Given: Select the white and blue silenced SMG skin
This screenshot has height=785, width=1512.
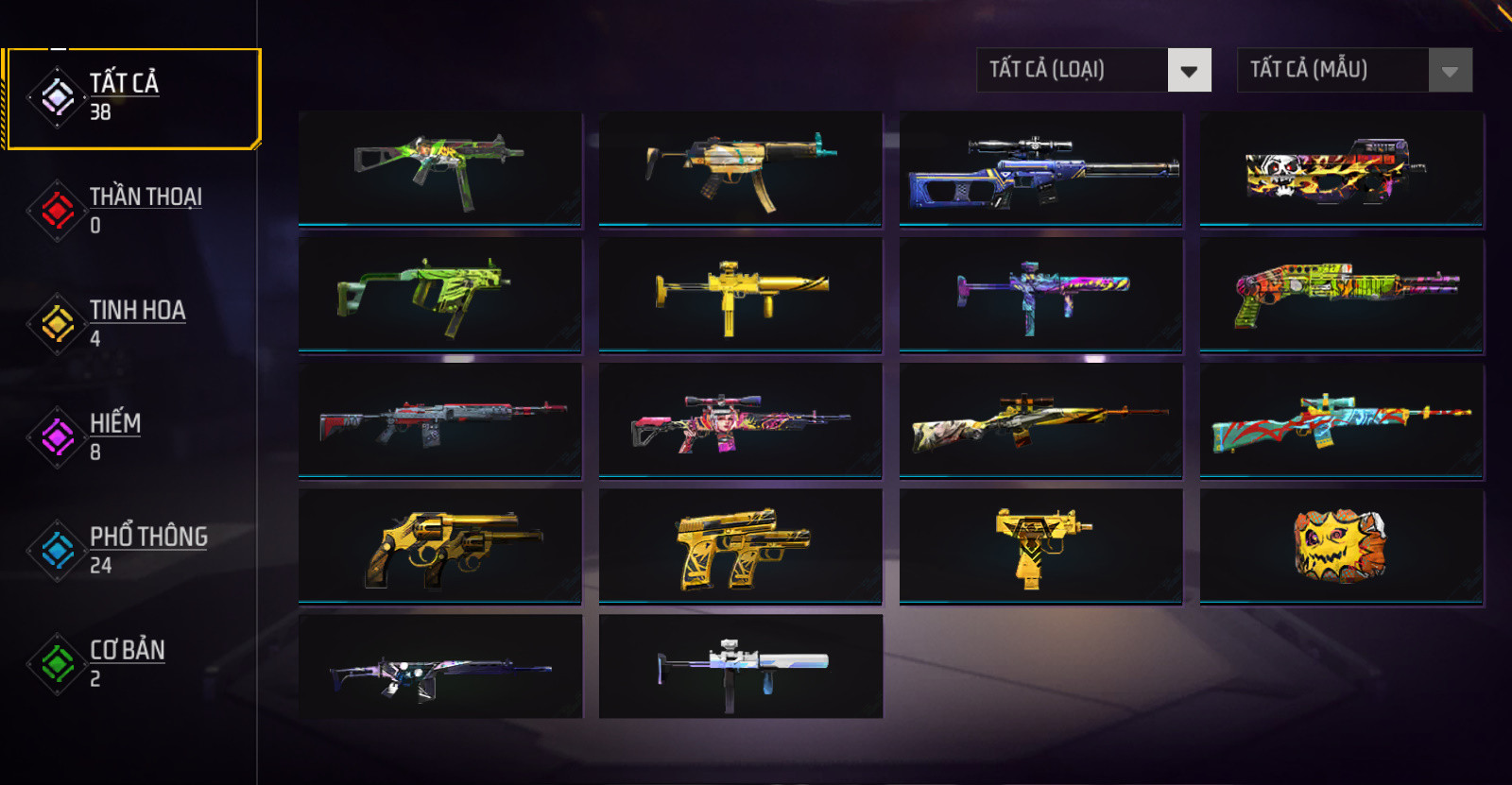Looking at the screenshot, I should pos(740,667).
